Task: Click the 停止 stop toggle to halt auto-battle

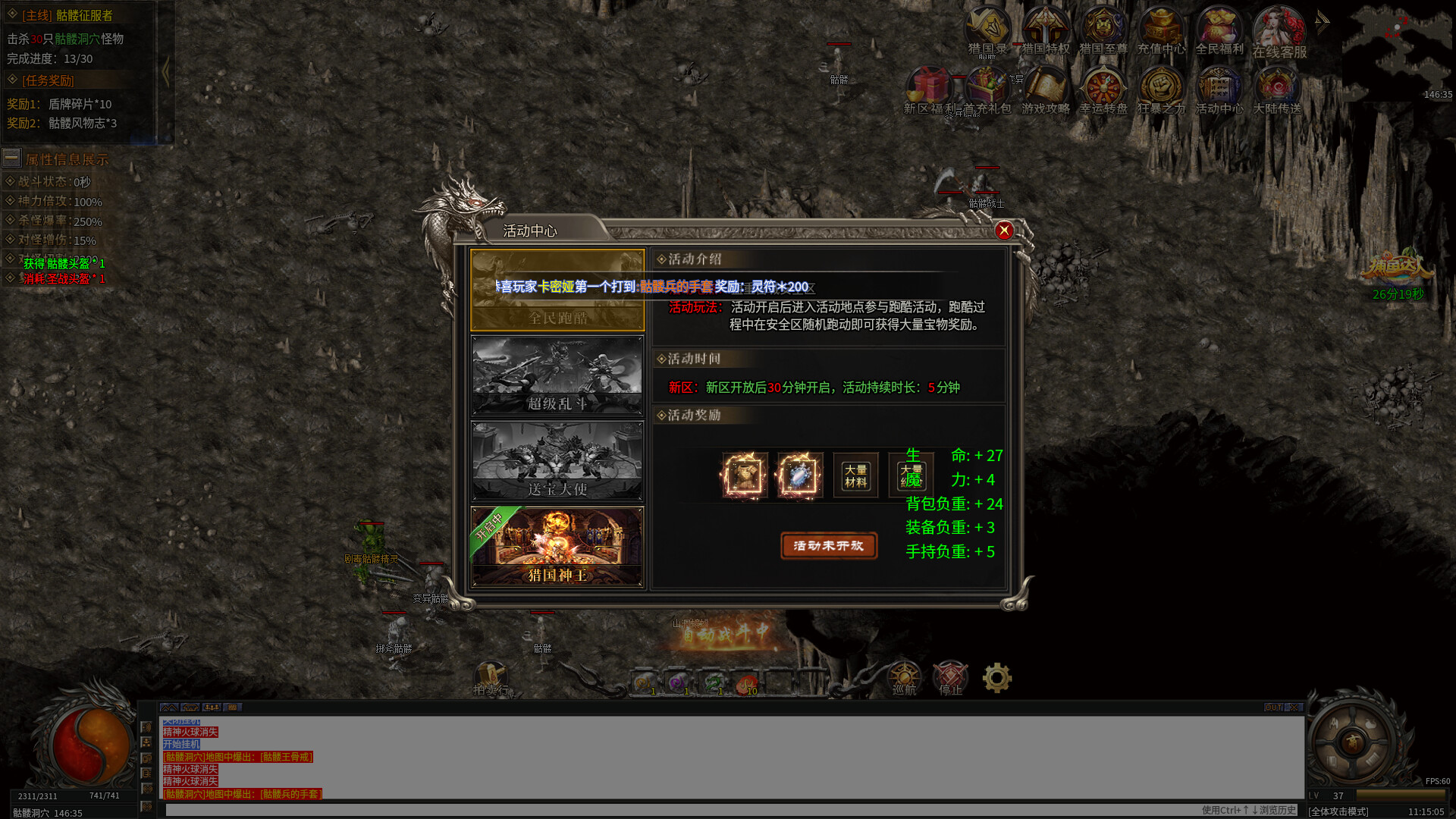Action: pyautogui.click(x=950, y=675)
